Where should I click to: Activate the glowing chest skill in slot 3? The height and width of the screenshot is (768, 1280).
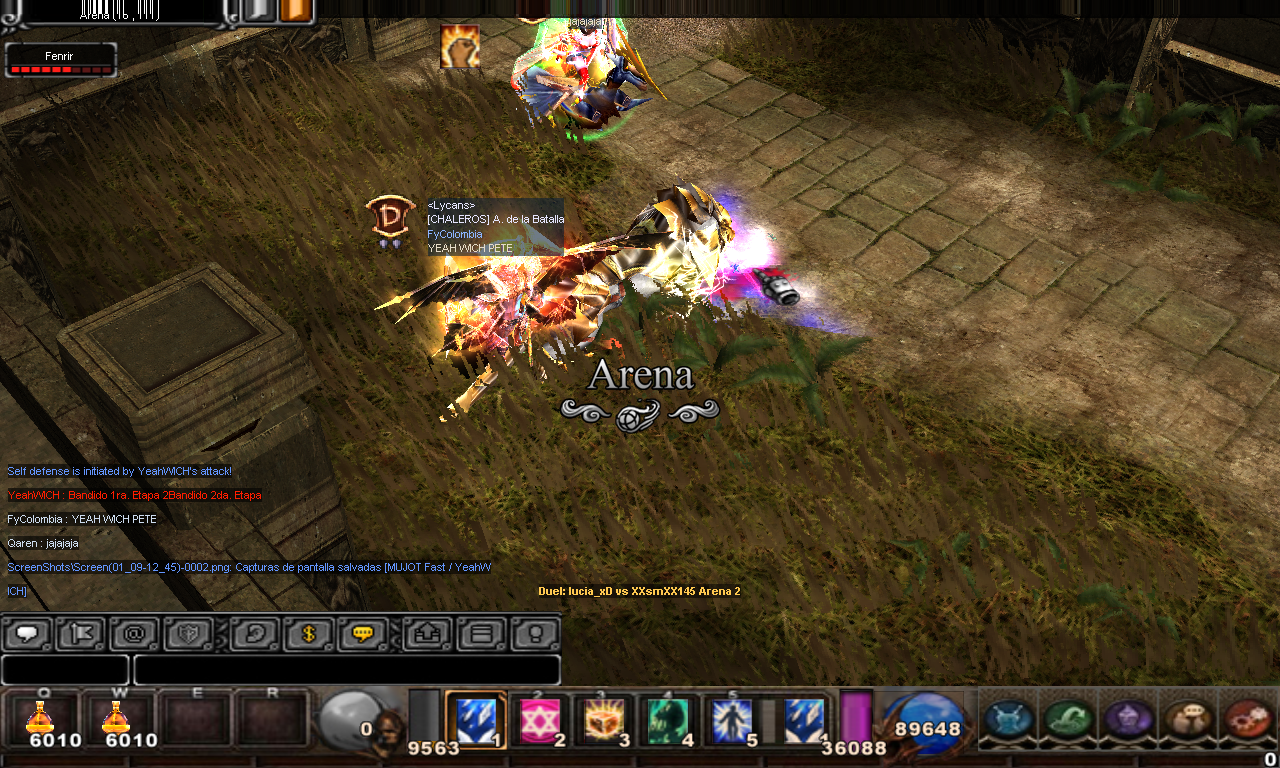point(604,719)
